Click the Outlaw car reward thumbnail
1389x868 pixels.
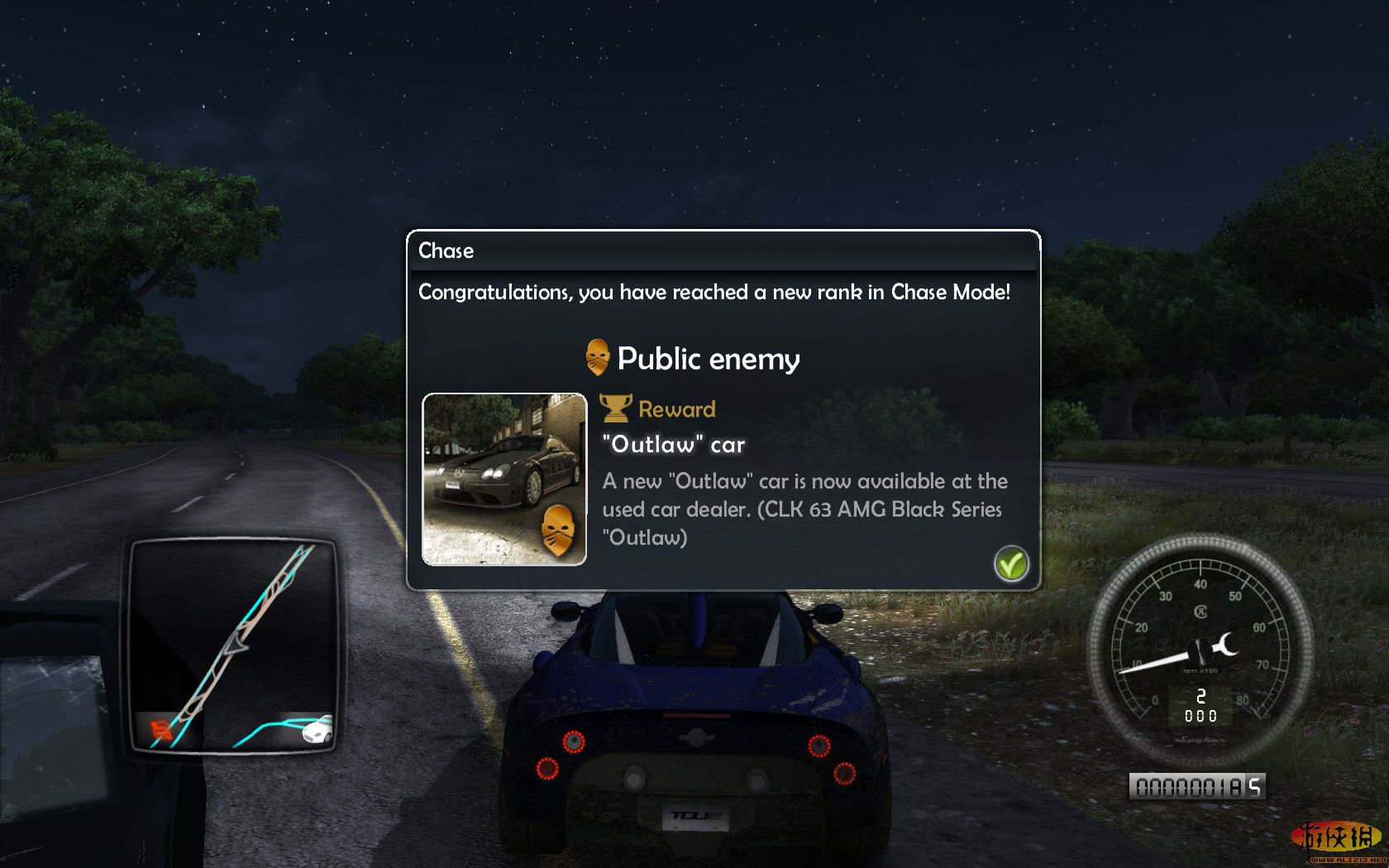[x=504, y=479]
